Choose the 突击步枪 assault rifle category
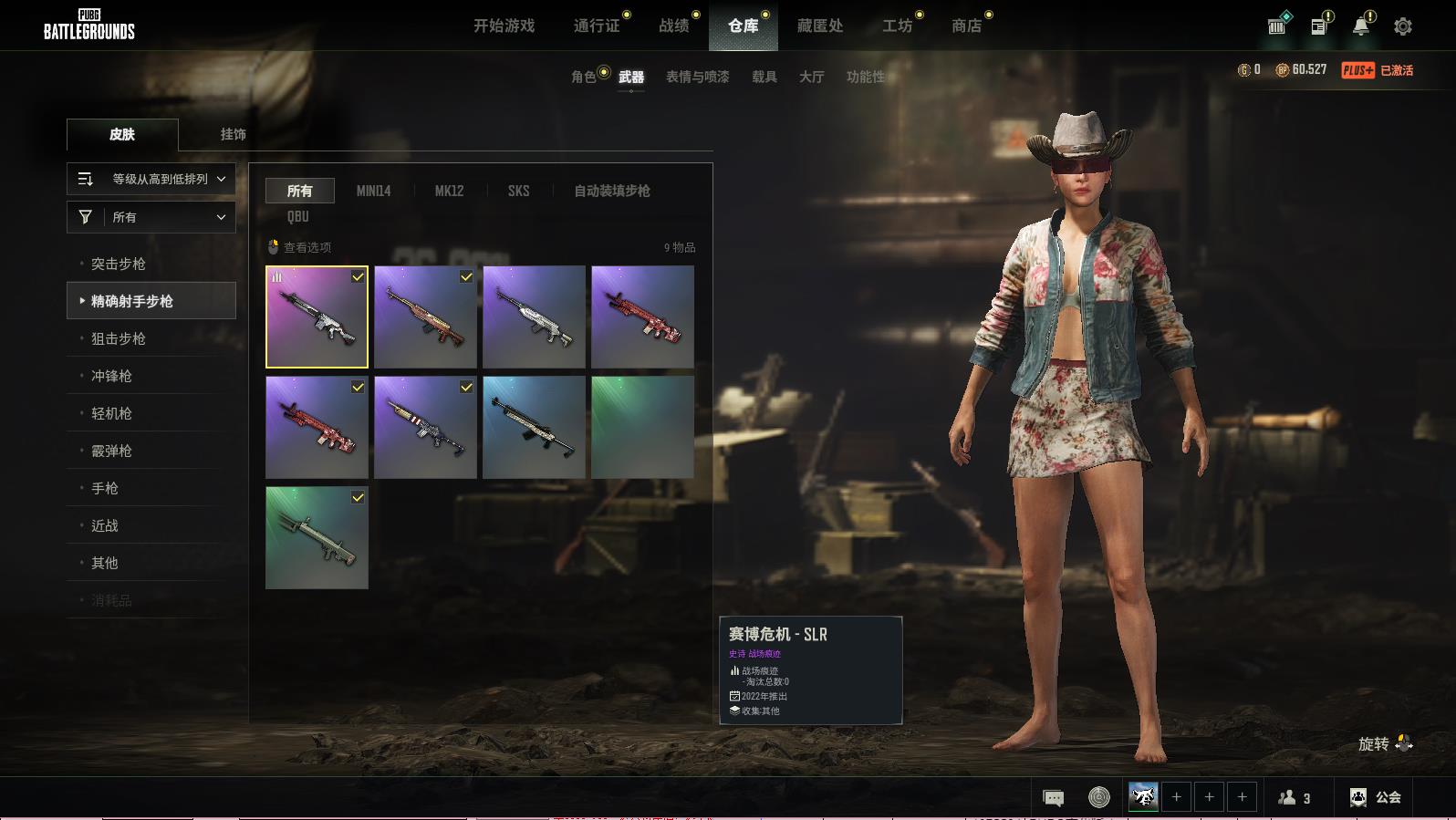This screenshot has width=1456, height=820. pyautogui.click(x=119, y=264)
